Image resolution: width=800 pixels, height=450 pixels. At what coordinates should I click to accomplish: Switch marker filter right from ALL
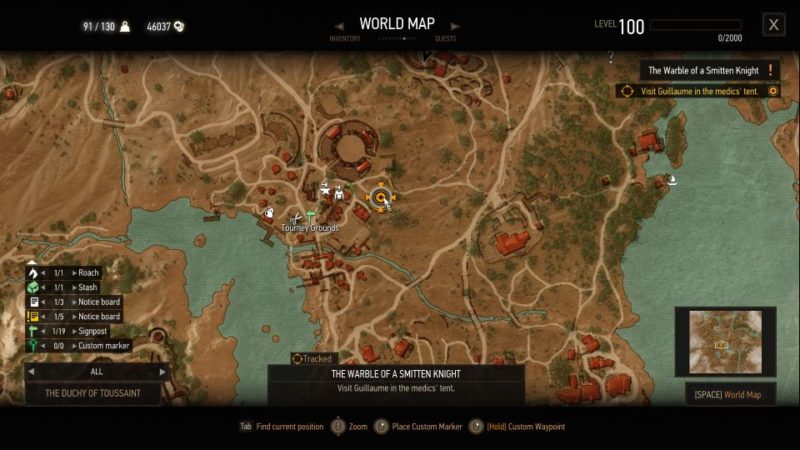click(162, 371)
